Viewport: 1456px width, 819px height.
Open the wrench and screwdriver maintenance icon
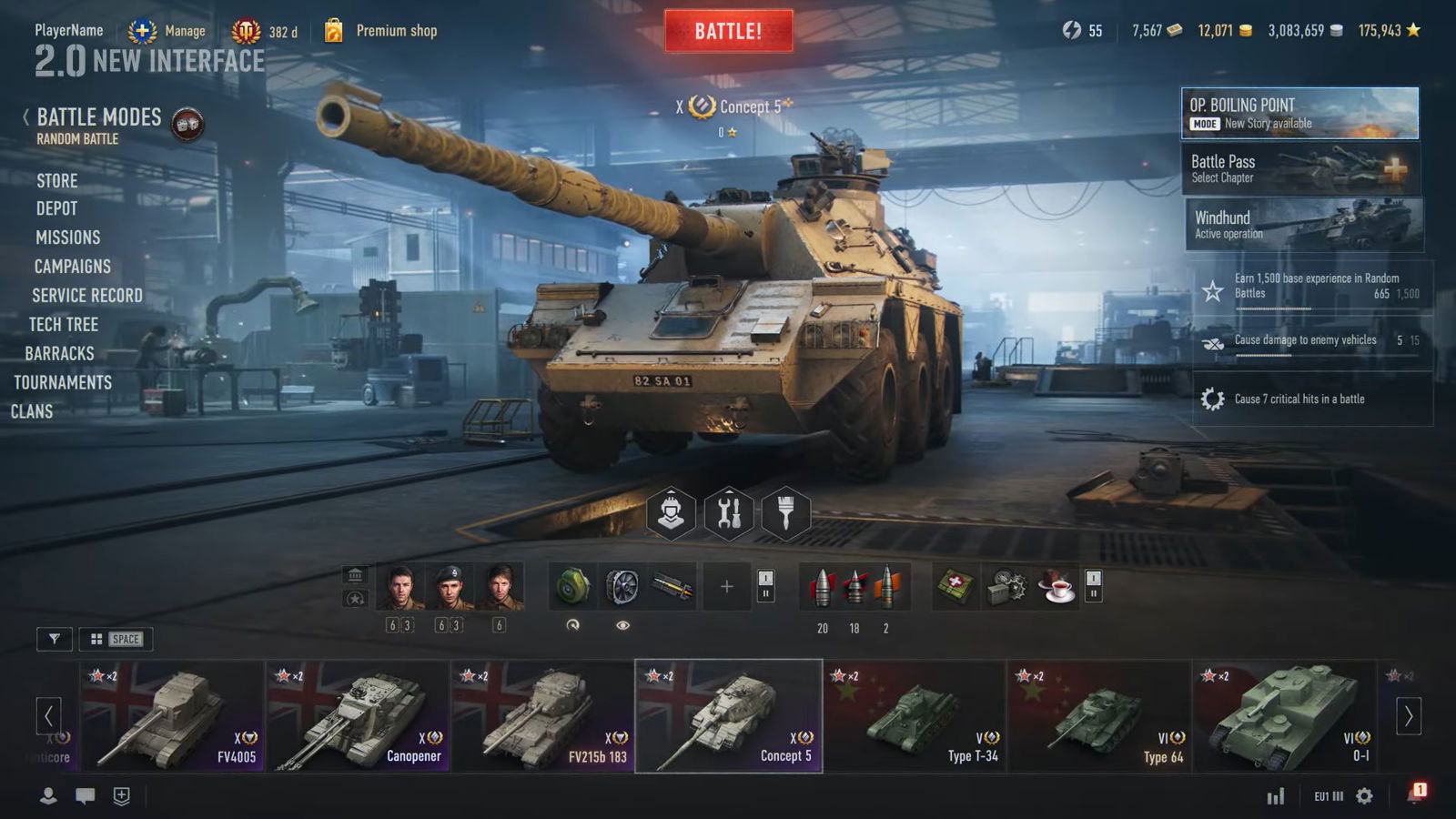(729, 513)
